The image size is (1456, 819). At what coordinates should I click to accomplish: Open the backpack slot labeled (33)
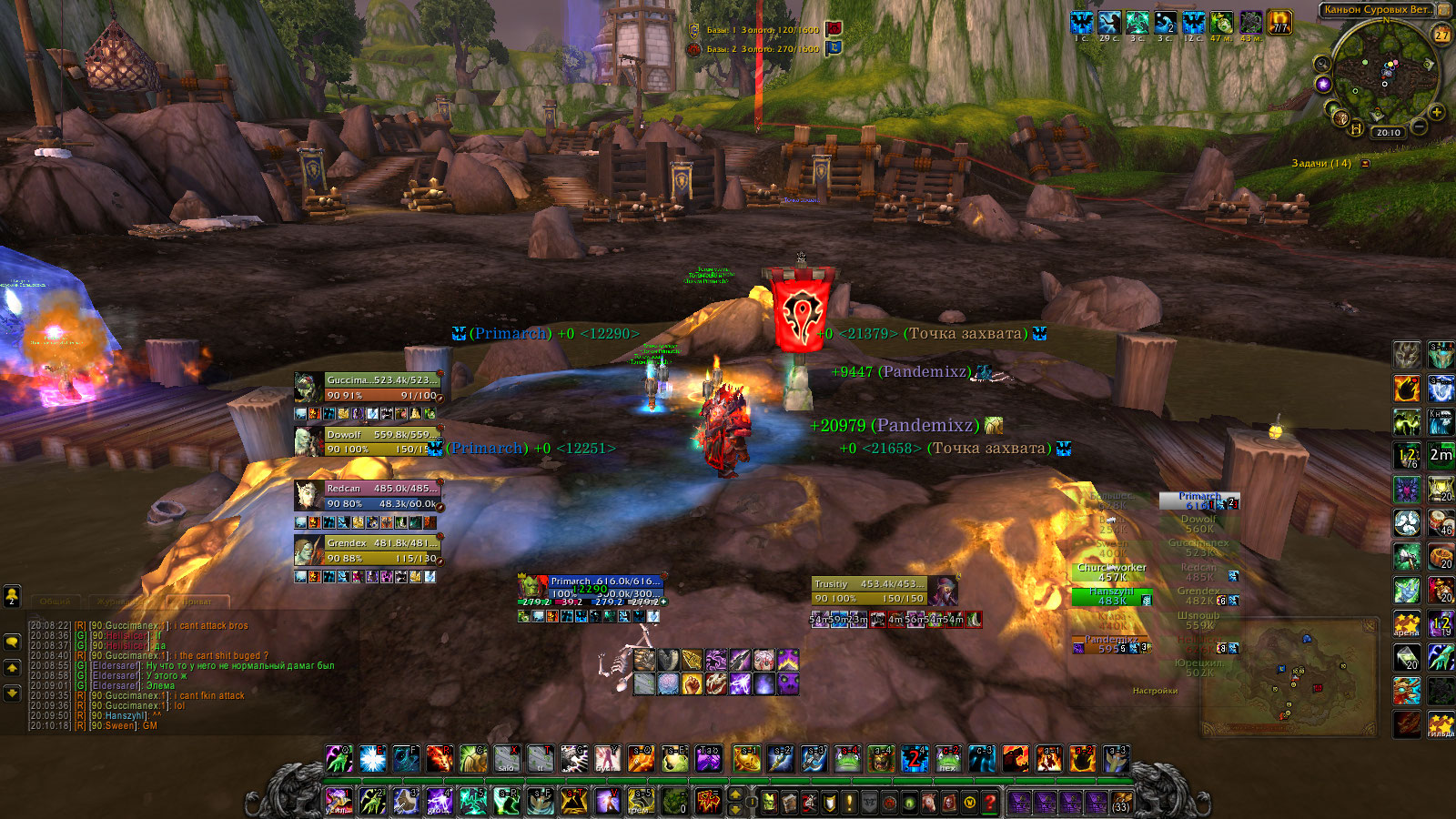pos(1121,803)
